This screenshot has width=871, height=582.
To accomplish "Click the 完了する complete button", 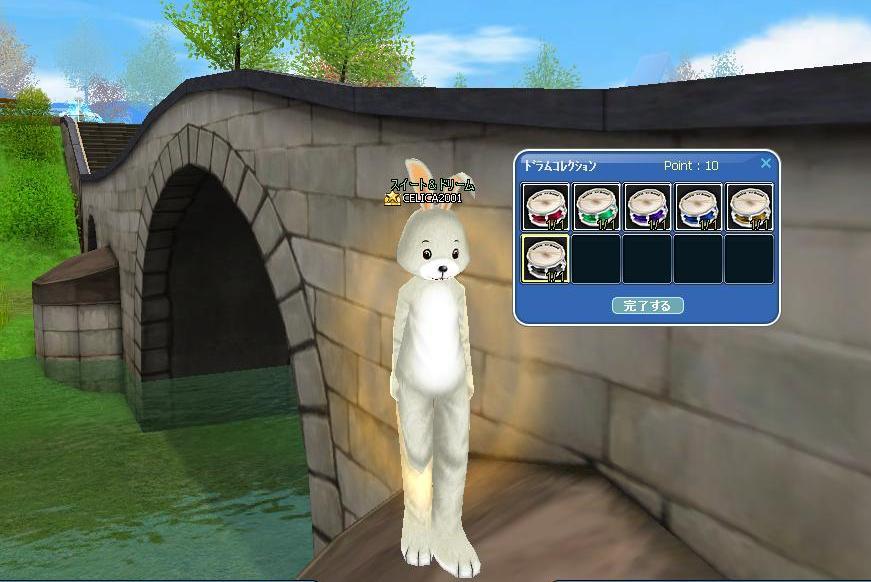I will 647,306.
